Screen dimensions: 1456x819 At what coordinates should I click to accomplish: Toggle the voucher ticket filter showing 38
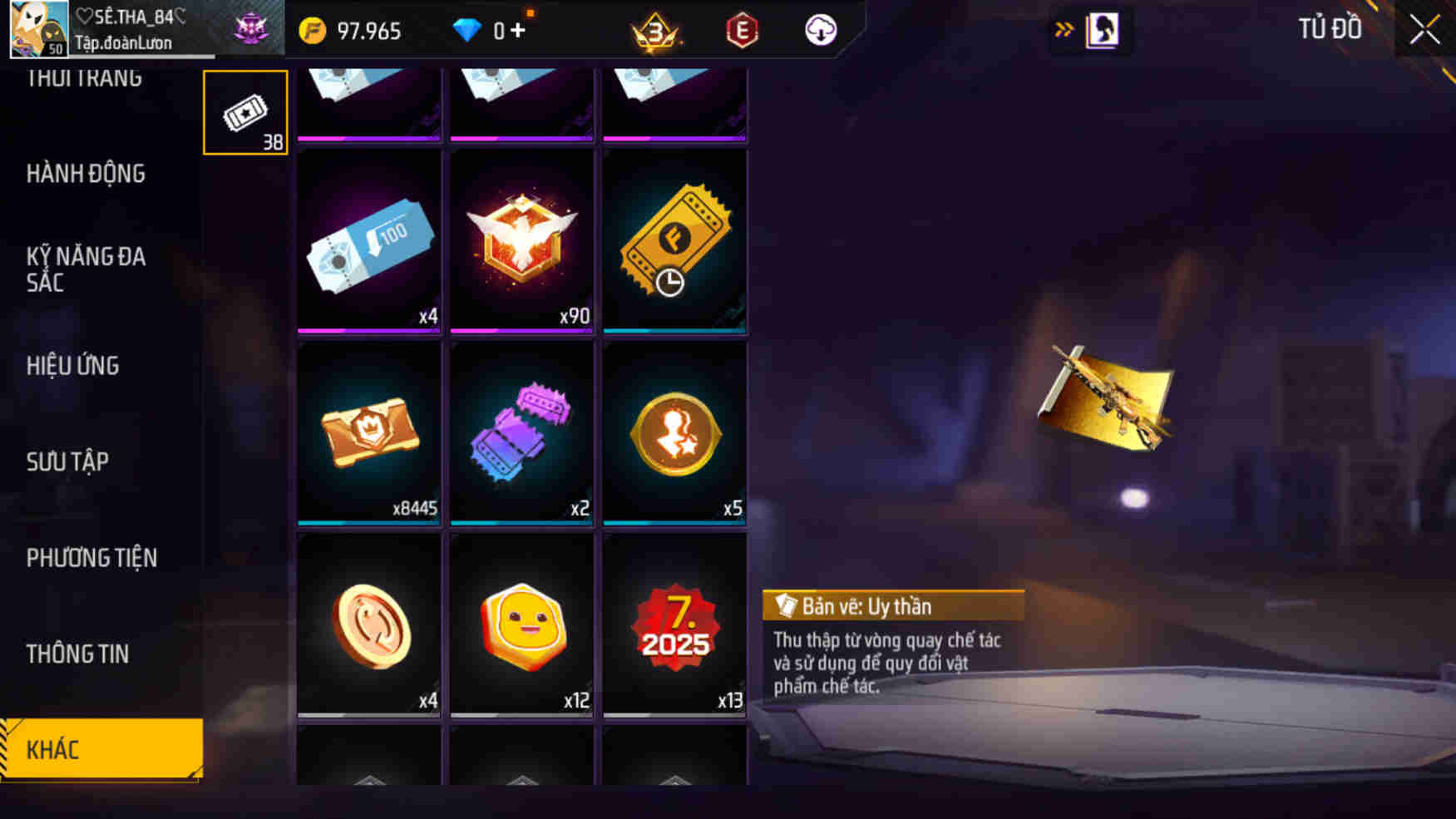click(x=245, y=111)
